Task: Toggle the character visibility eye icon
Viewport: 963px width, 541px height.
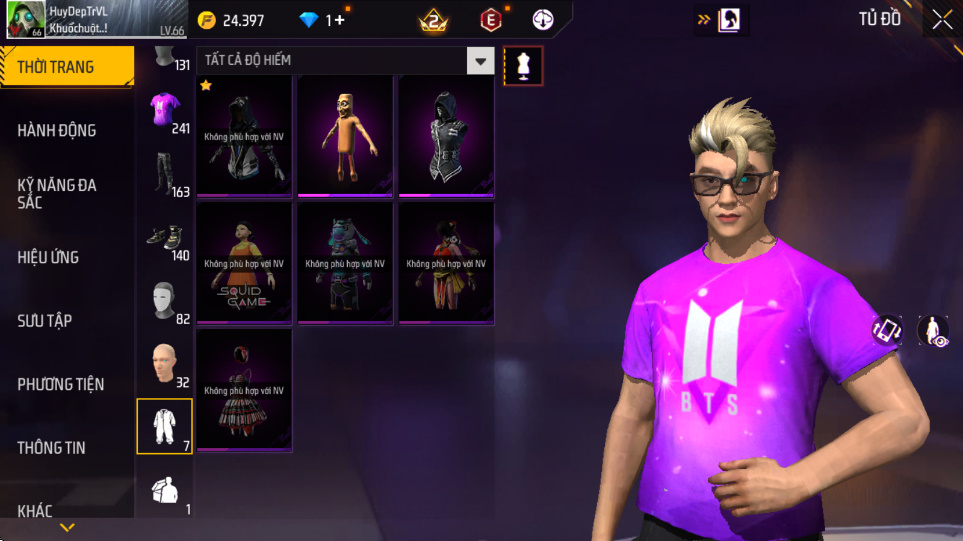Action: click(x=933, y=331)
